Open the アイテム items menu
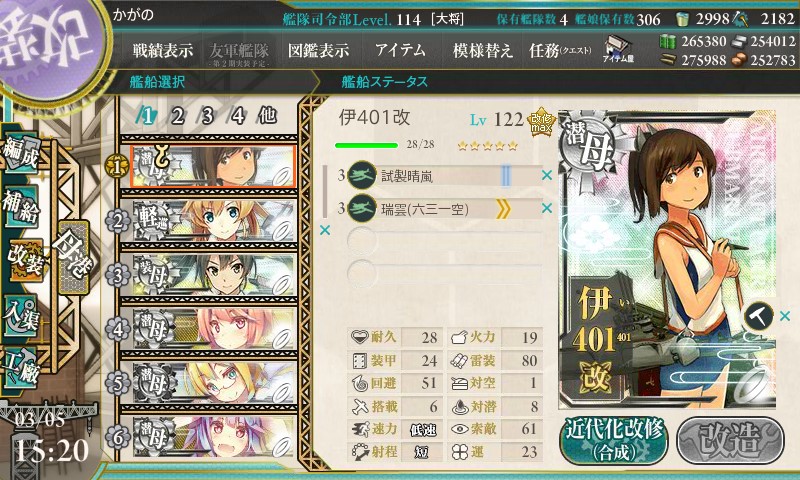This screenshot has width=800, height=480. 400,50
